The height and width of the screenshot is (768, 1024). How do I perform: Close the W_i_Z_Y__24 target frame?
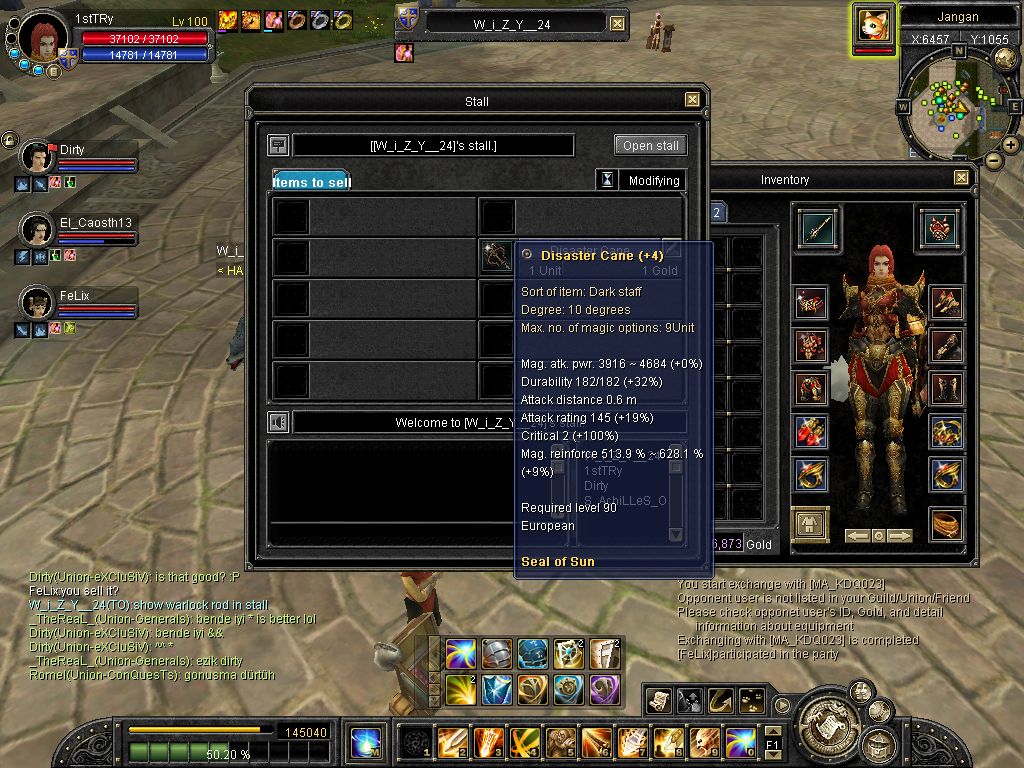[617, 23]
